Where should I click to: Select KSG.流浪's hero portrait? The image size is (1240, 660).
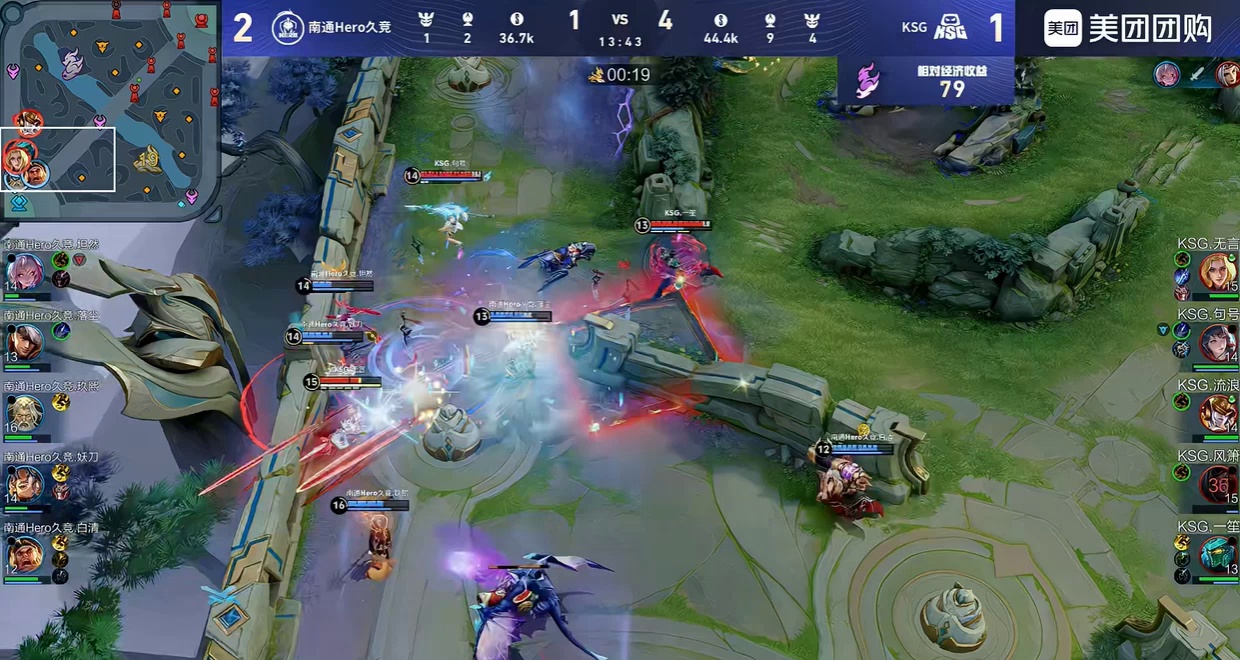tap(1218, 413)
